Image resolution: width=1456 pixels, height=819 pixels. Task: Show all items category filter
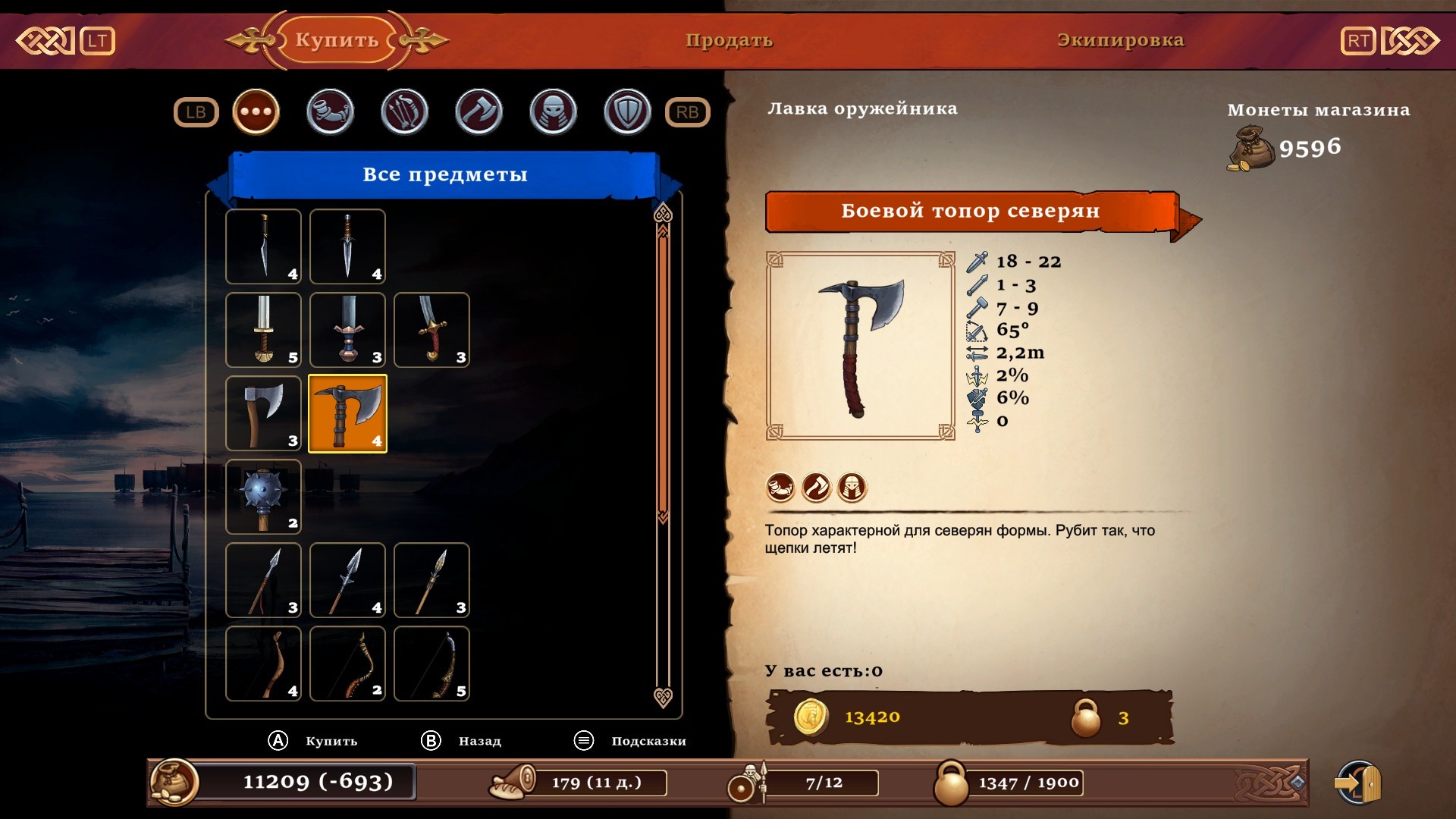[256, 112]
